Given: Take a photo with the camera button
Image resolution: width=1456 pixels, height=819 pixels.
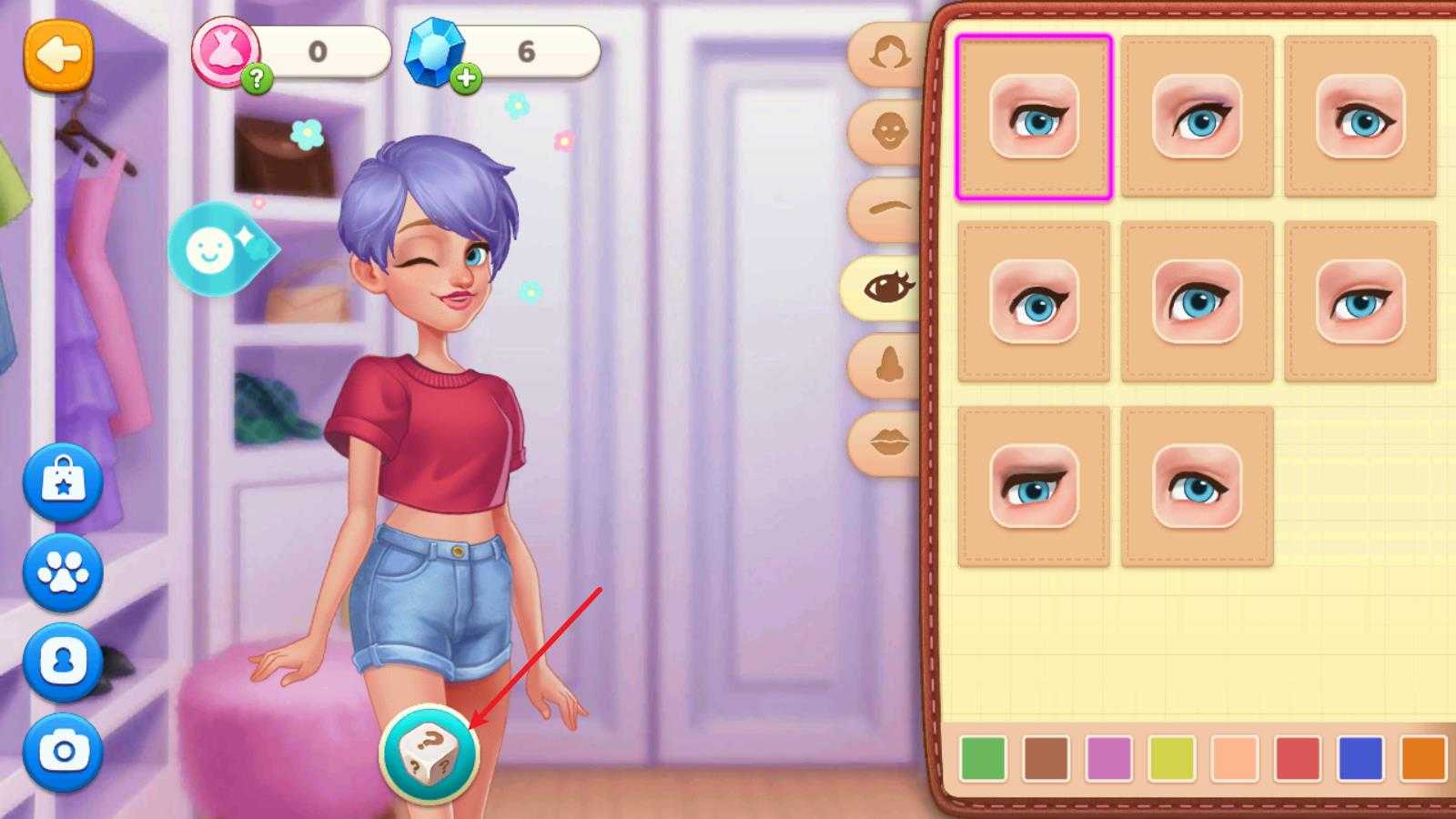Looking at the screenshot, I should 63,751.
